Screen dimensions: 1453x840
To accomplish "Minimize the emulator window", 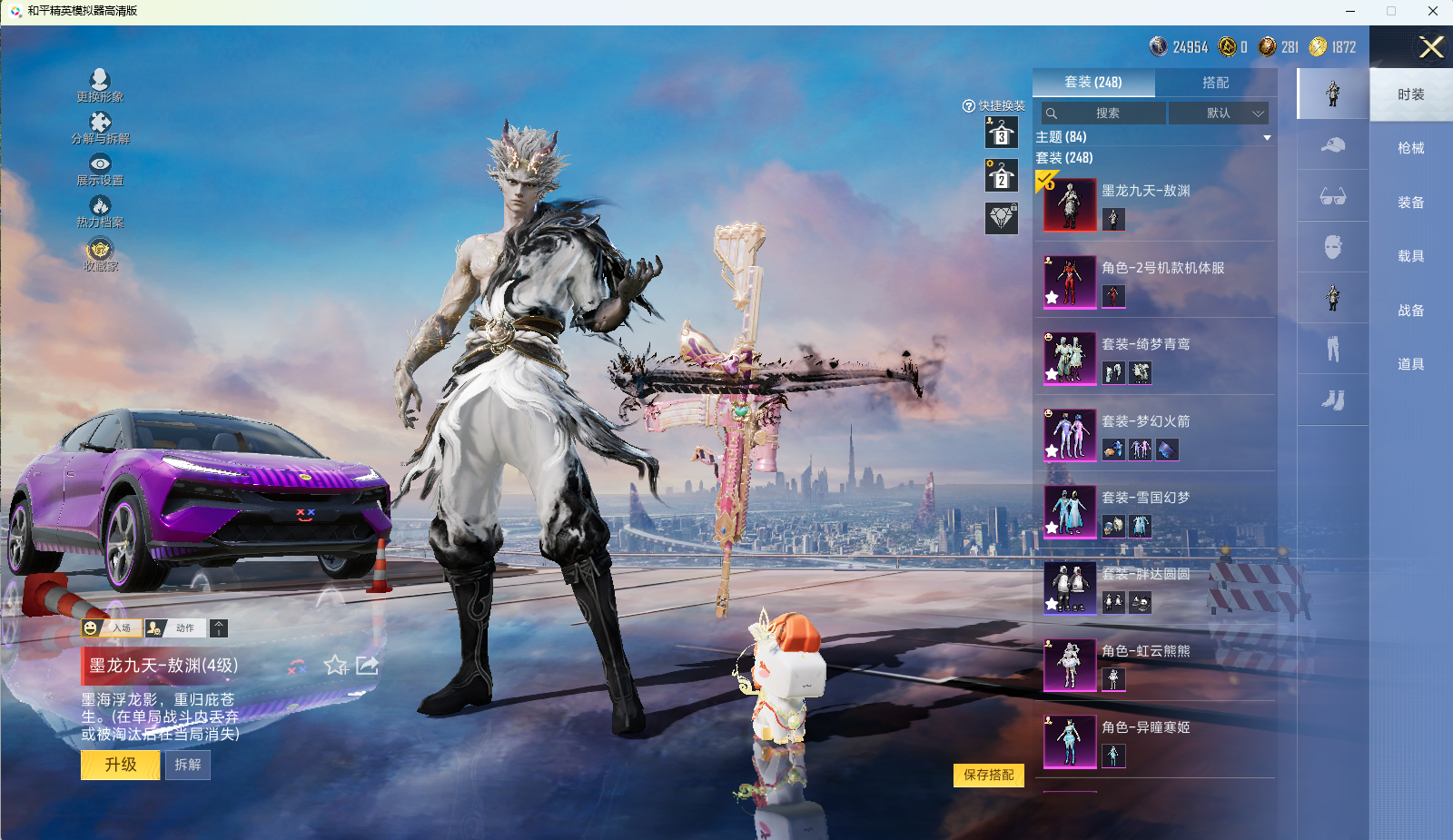I will click(x=1350, y=11).
